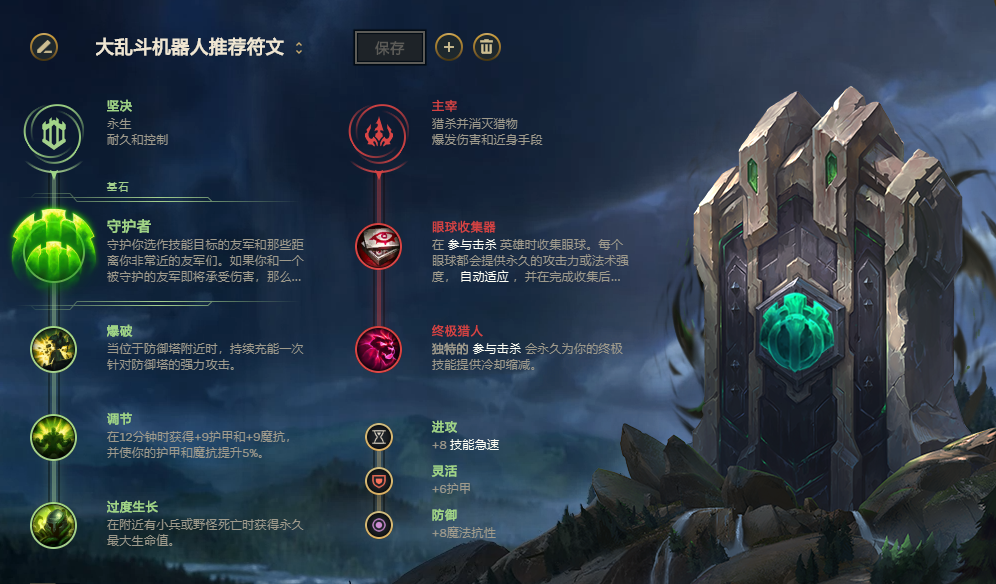Open the rune page name dropdown

299,48
